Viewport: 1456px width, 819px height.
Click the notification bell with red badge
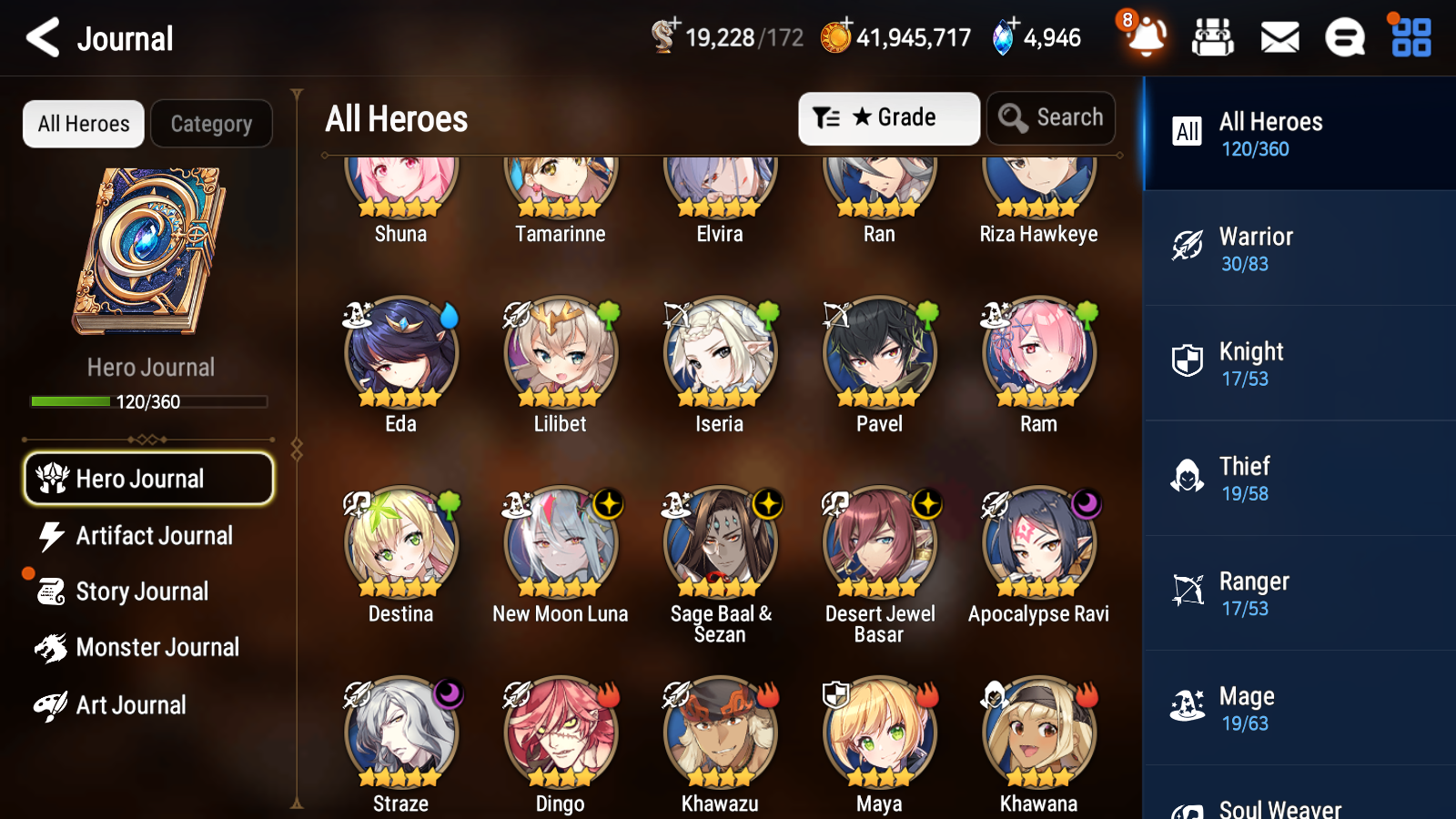(x=1146, y=37)
